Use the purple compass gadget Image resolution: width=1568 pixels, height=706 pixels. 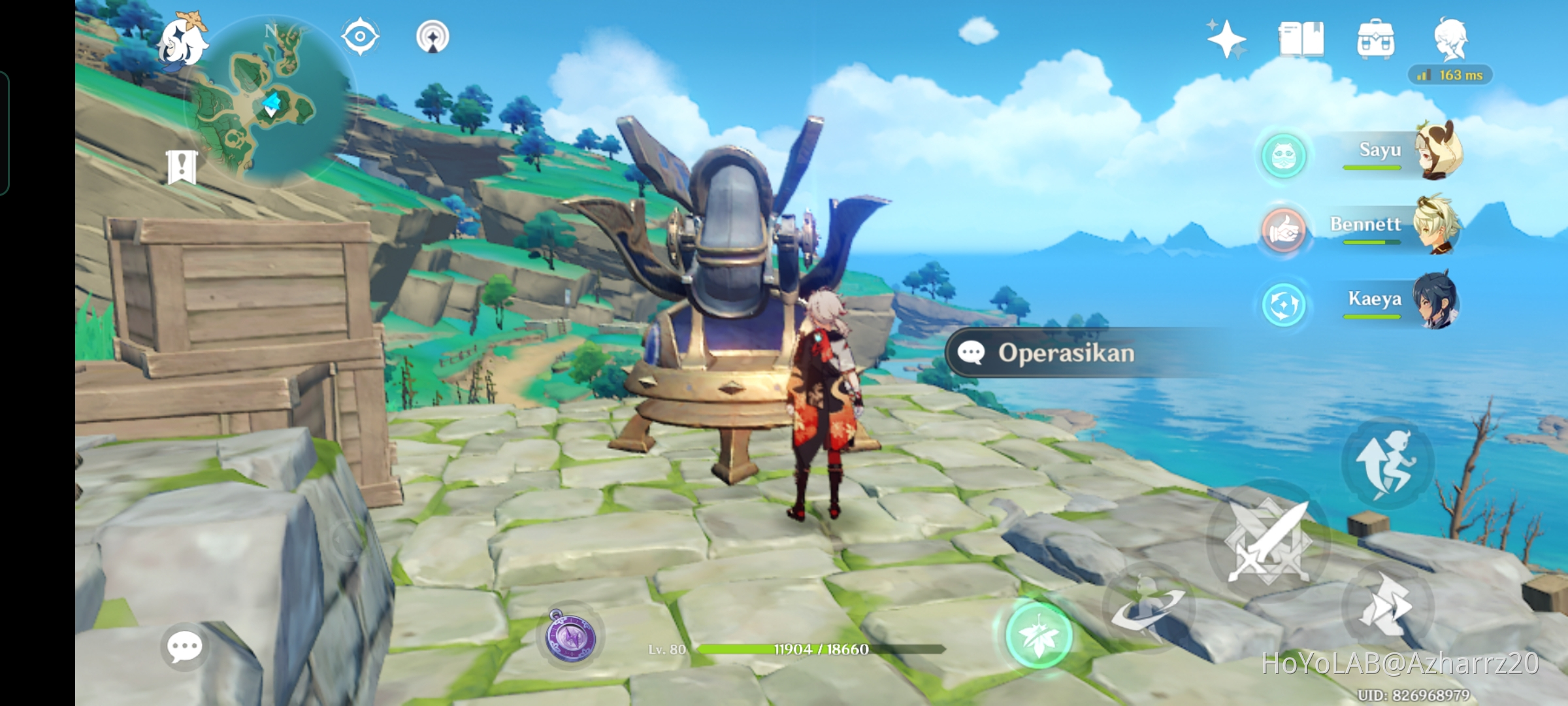[570, 635]
